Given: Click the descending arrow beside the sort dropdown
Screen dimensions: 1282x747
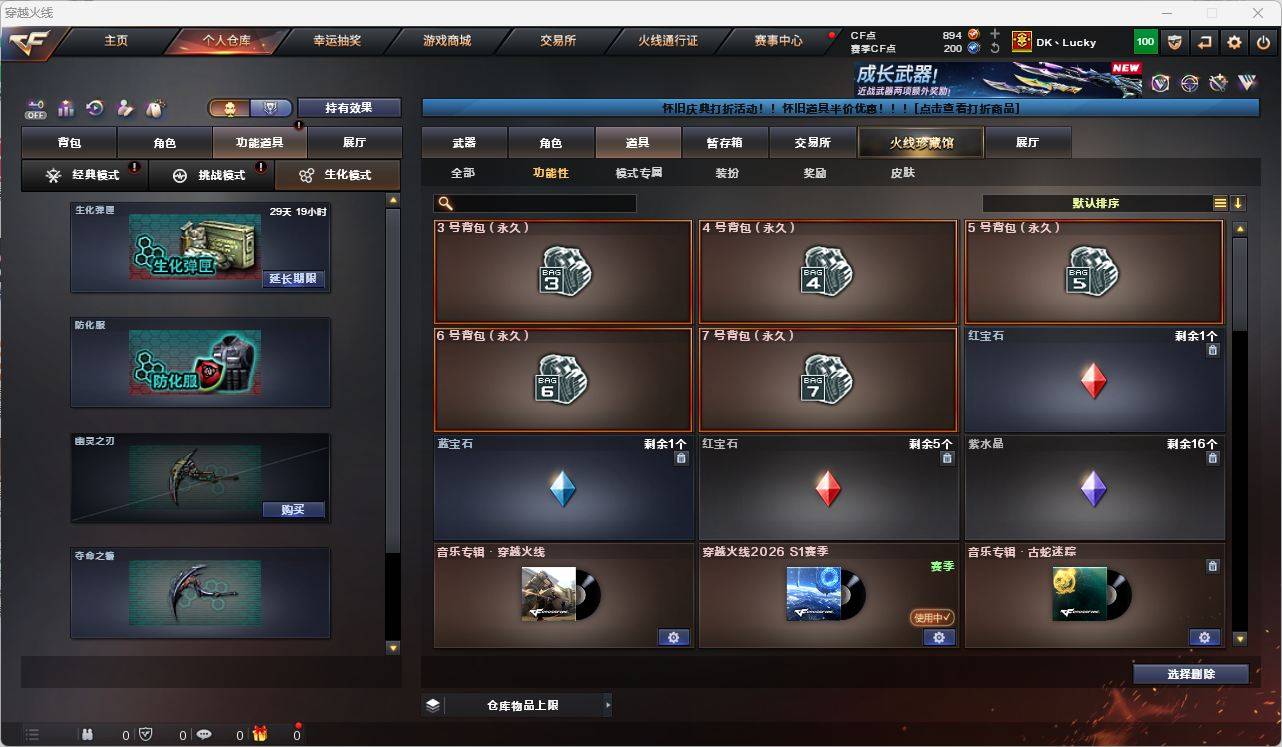Looking at the screenshot, I should (x=1238, y=203).
